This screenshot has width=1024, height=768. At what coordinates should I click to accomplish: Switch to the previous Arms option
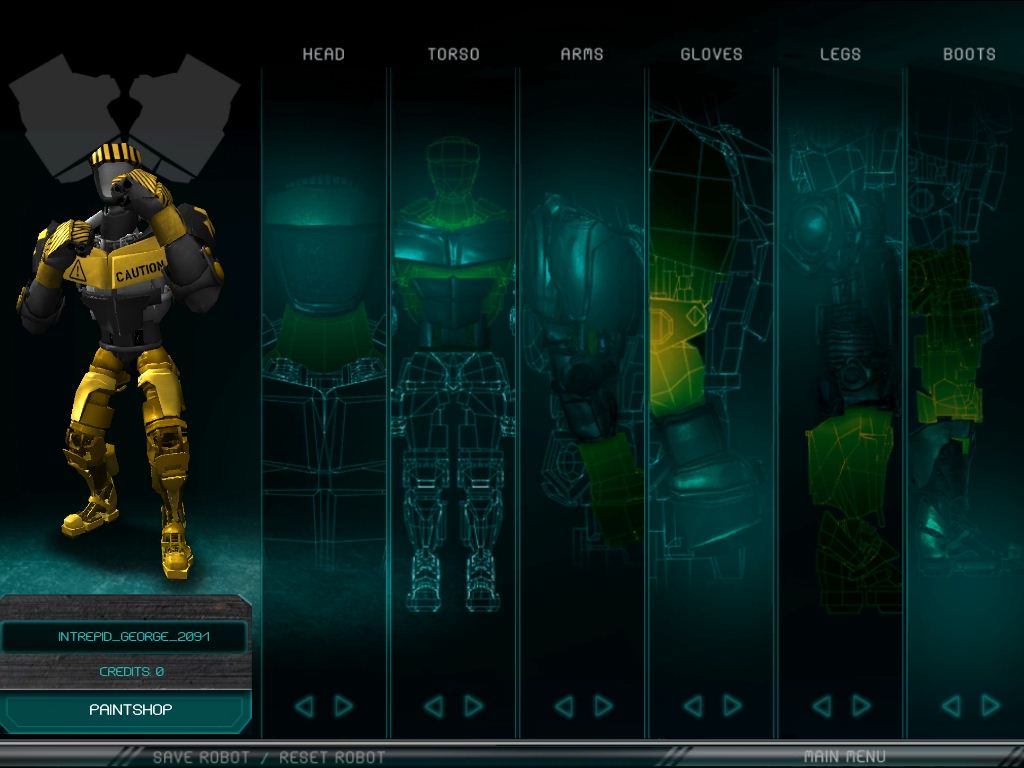tap(563, 707)
